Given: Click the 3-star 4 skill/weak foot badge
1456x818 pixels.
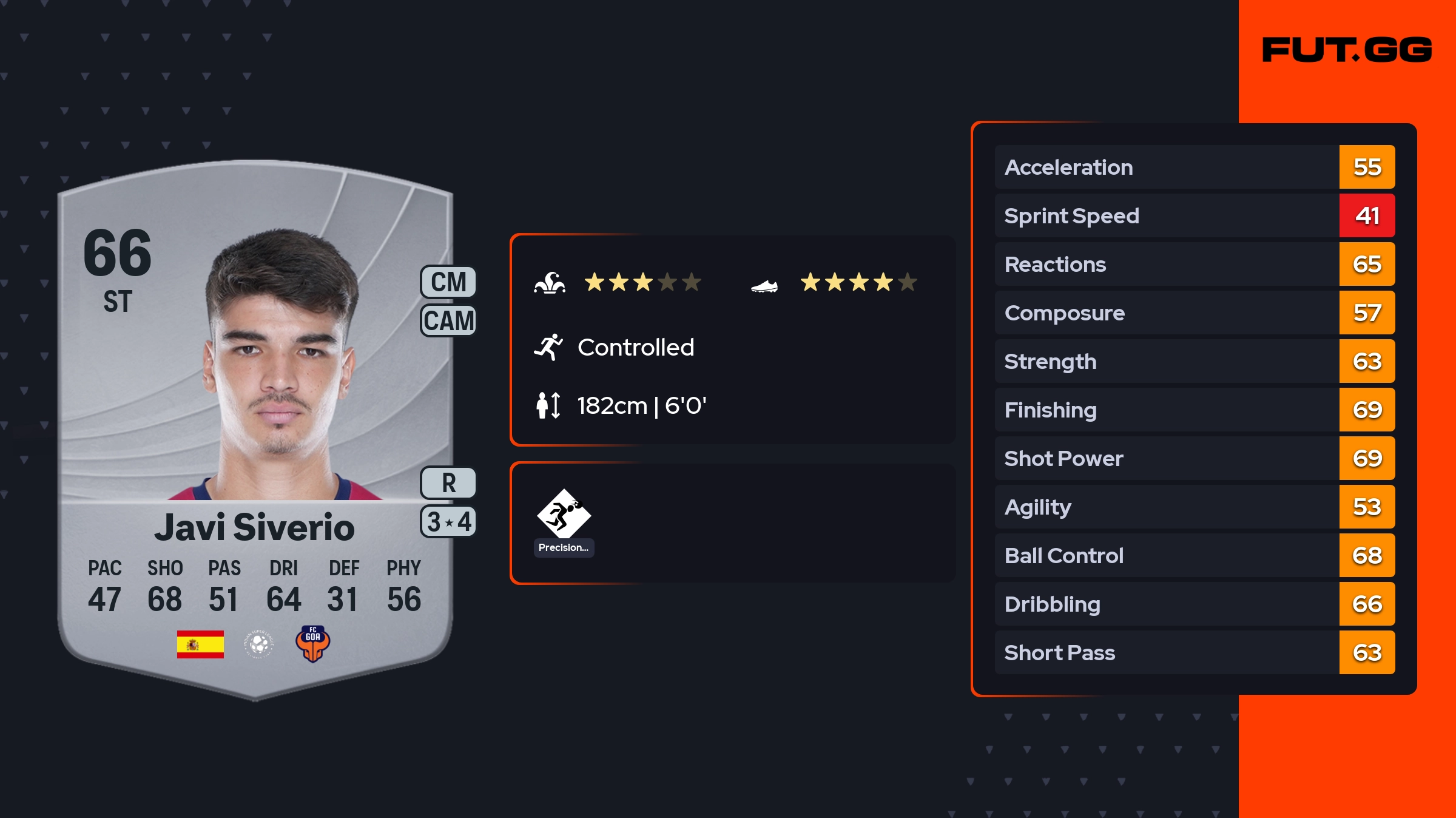Looking at the screenshot, I should 448,522.
